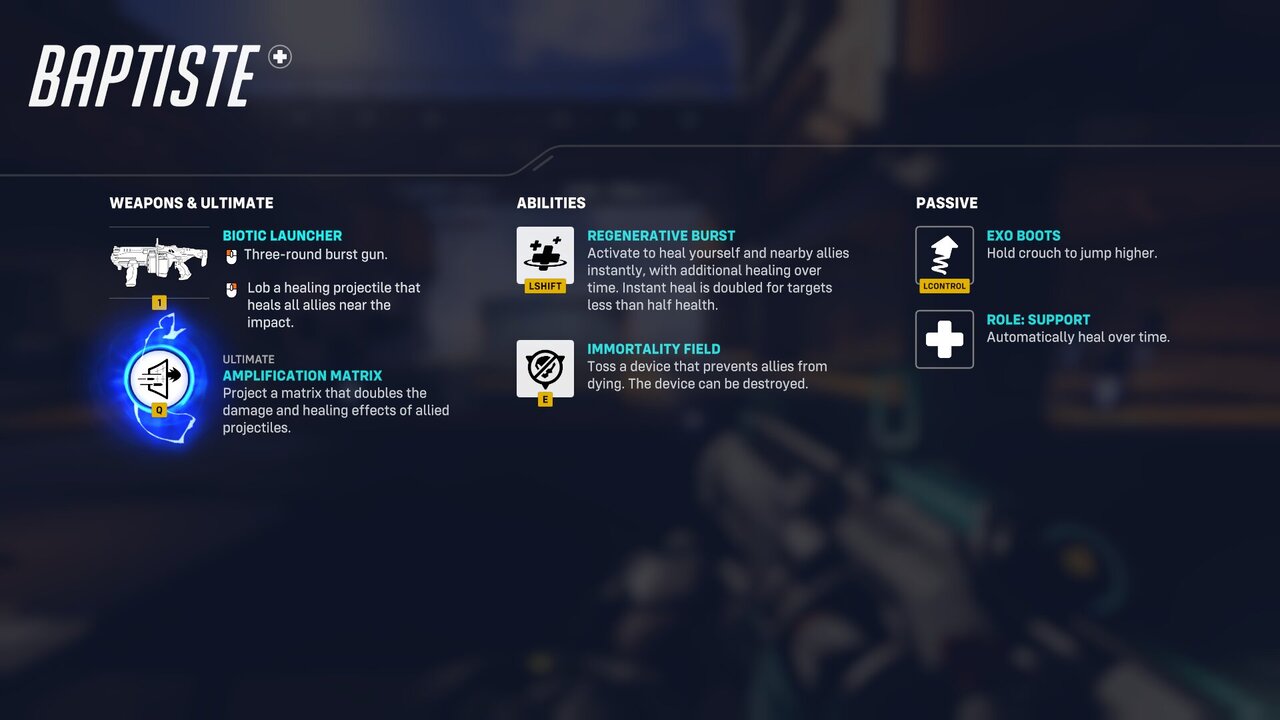Open the Biotic Launcher details link
Image resolution: width=1280 pixels, height=720 pixels.
tap(282, 235)
